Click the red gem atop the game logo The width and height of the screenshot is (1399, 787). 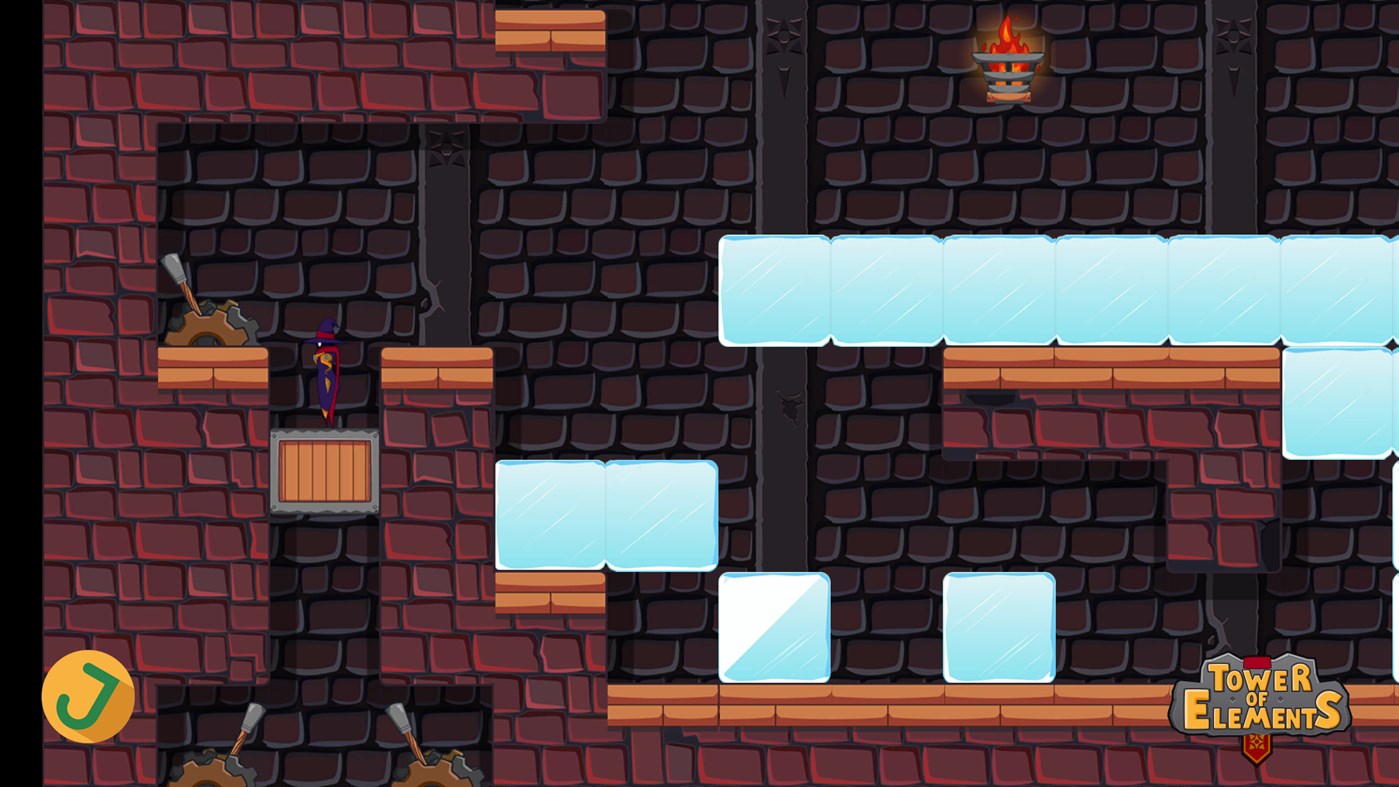tap(1258, 662)
